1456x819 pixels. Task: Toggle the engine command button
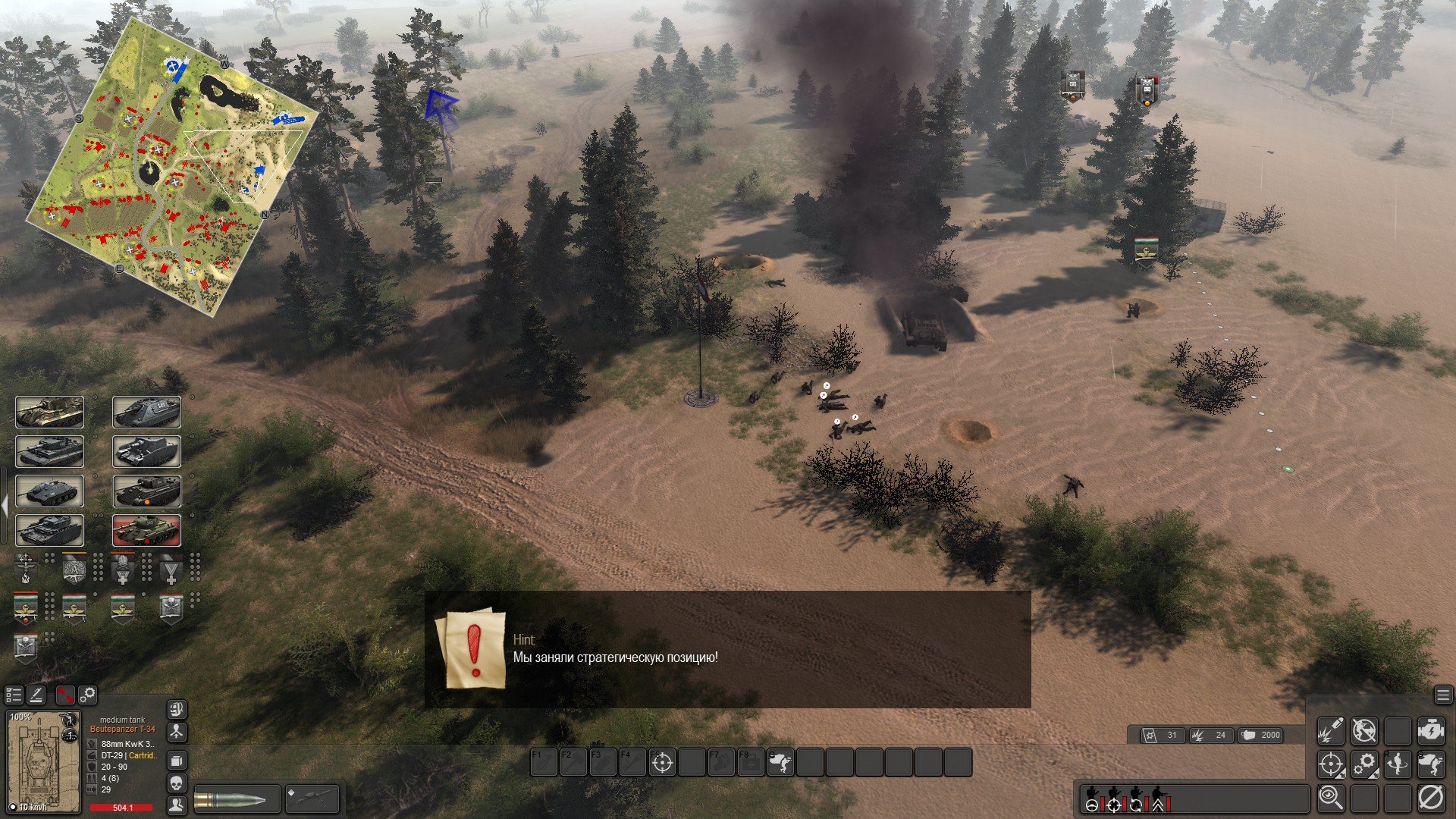[x=1430, y=730]
